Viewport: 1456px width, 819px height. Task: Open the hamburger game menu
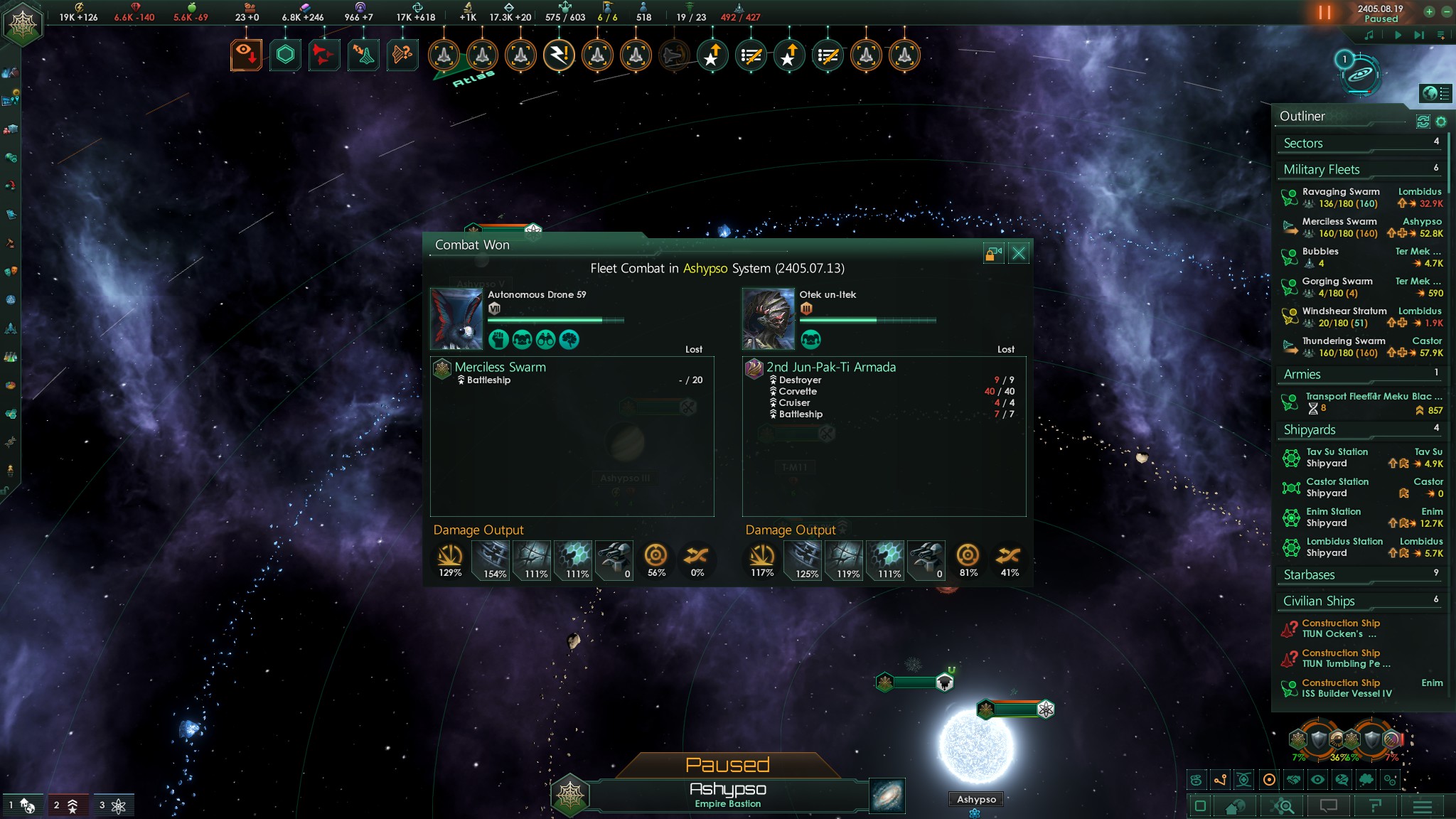pos(1422,805)
